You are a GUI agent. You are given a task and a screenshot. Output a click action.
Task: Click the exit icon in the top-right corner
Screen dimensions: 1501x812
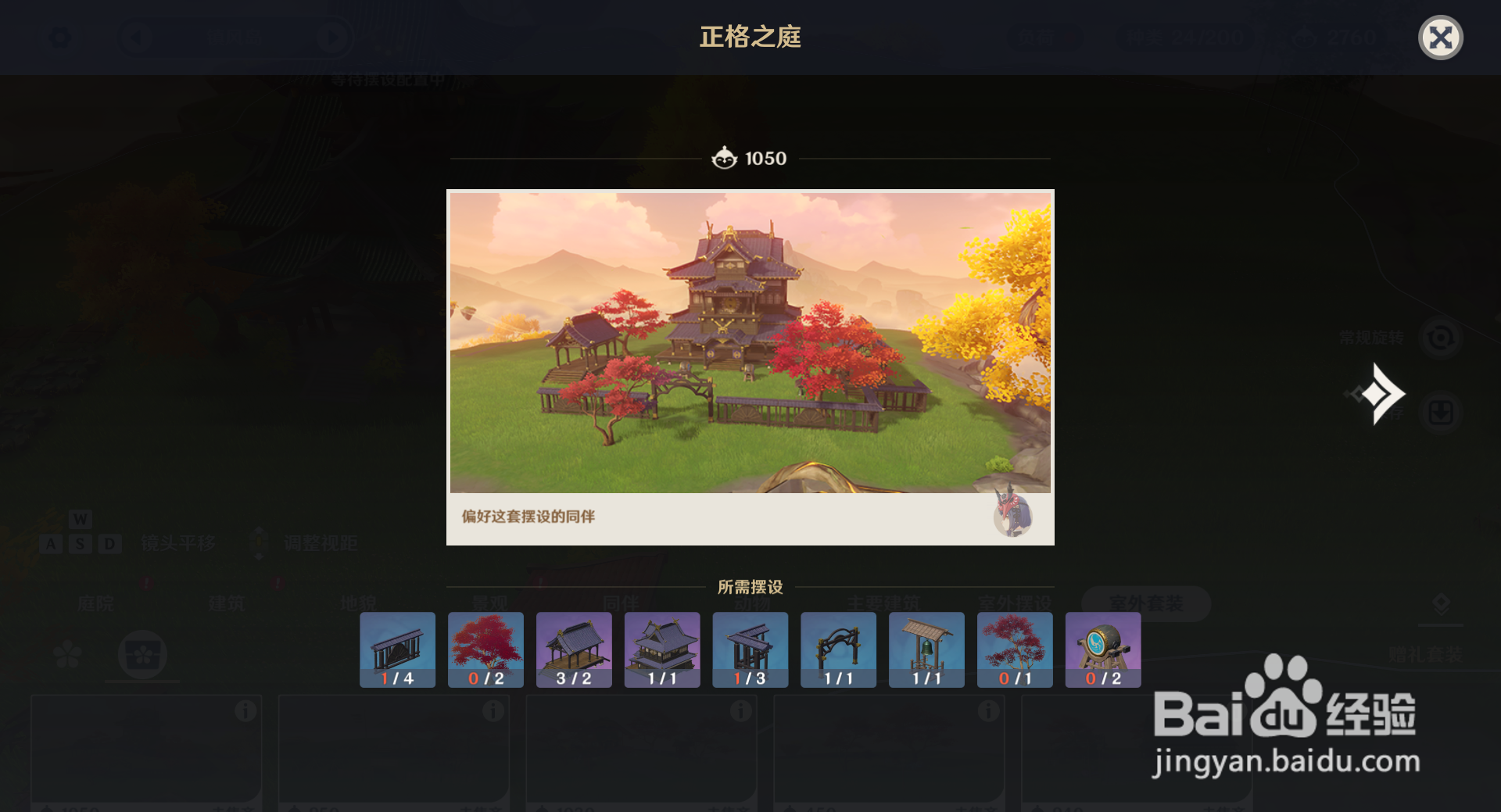(x=1441, y=36)
